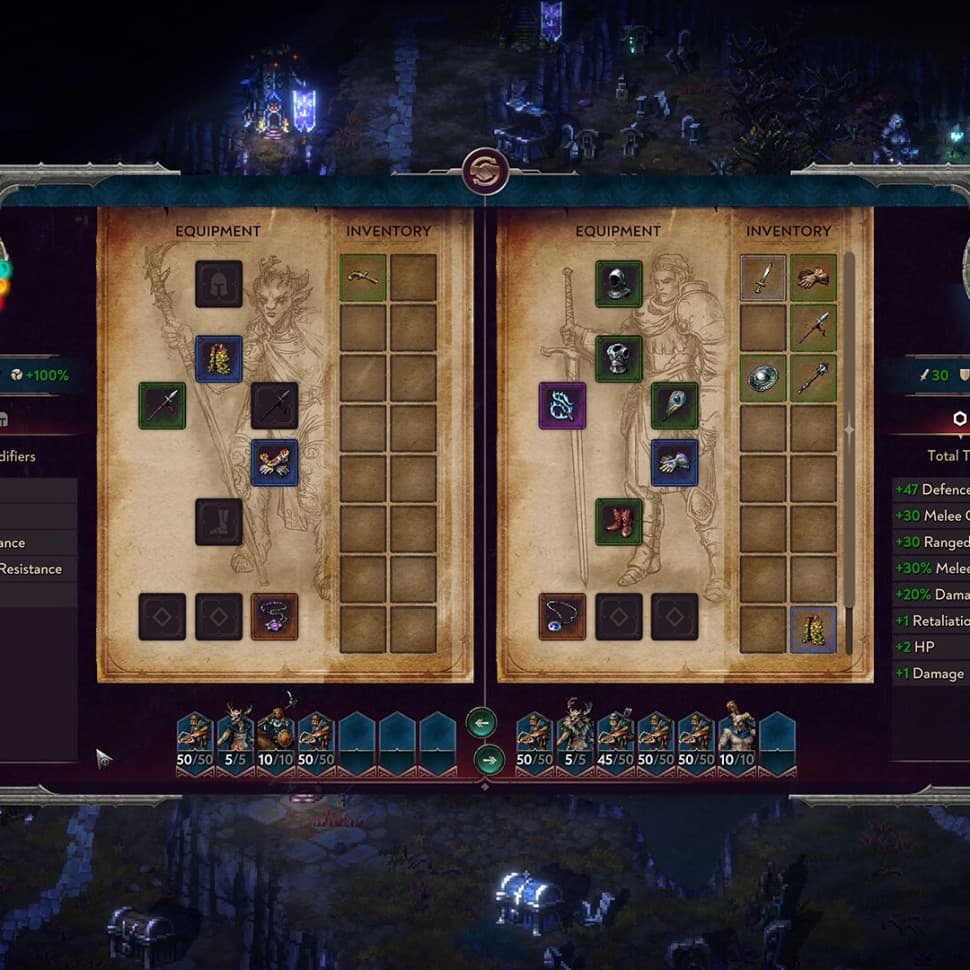Choose the round shield in right inventory
This screenshot has height=970, width=970.
(x=763, y=378)
